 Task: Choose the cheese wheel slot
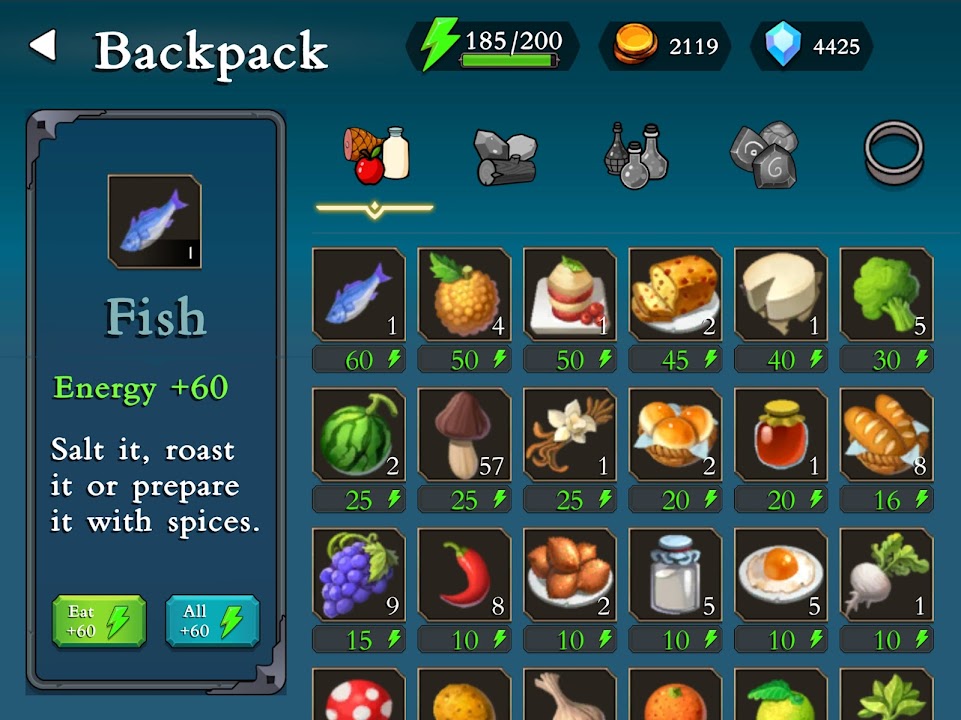[x=781, y=294]
